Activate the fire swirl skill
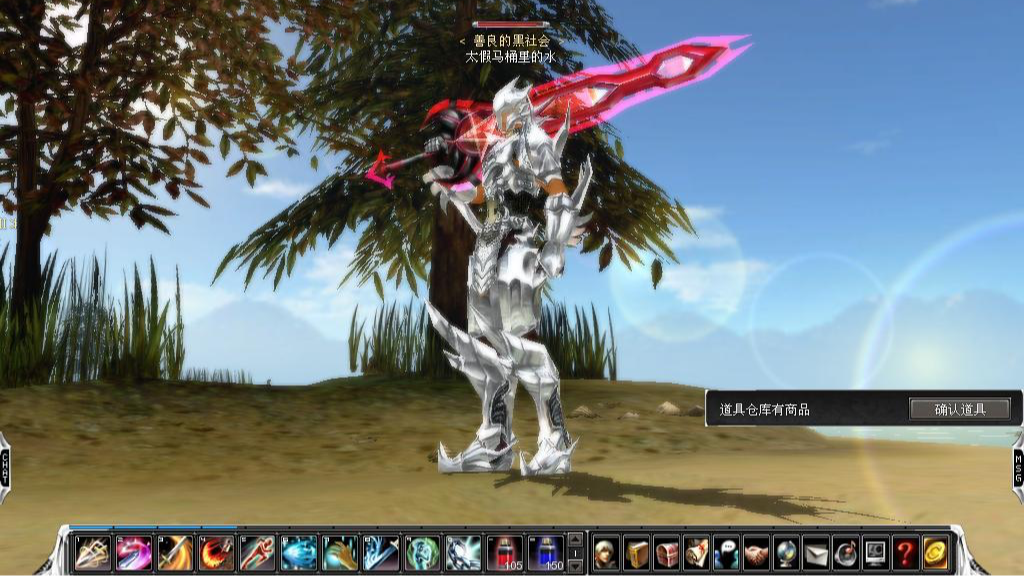Viewport: 1024px width, 576px height. (216, 552)
